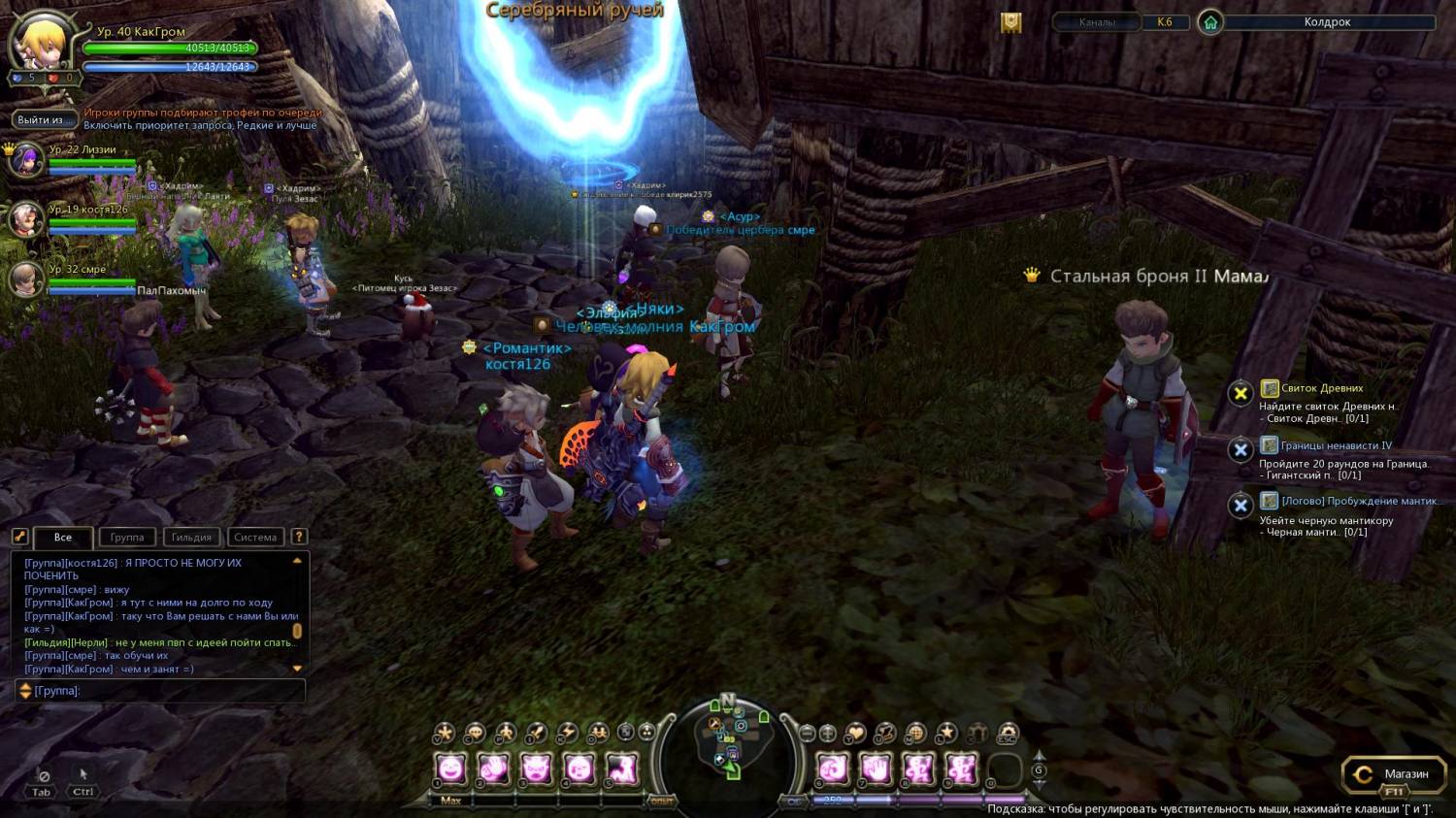Open the Гильдия chat tab
Screen dimensions: 1456x818
(191, 538)
